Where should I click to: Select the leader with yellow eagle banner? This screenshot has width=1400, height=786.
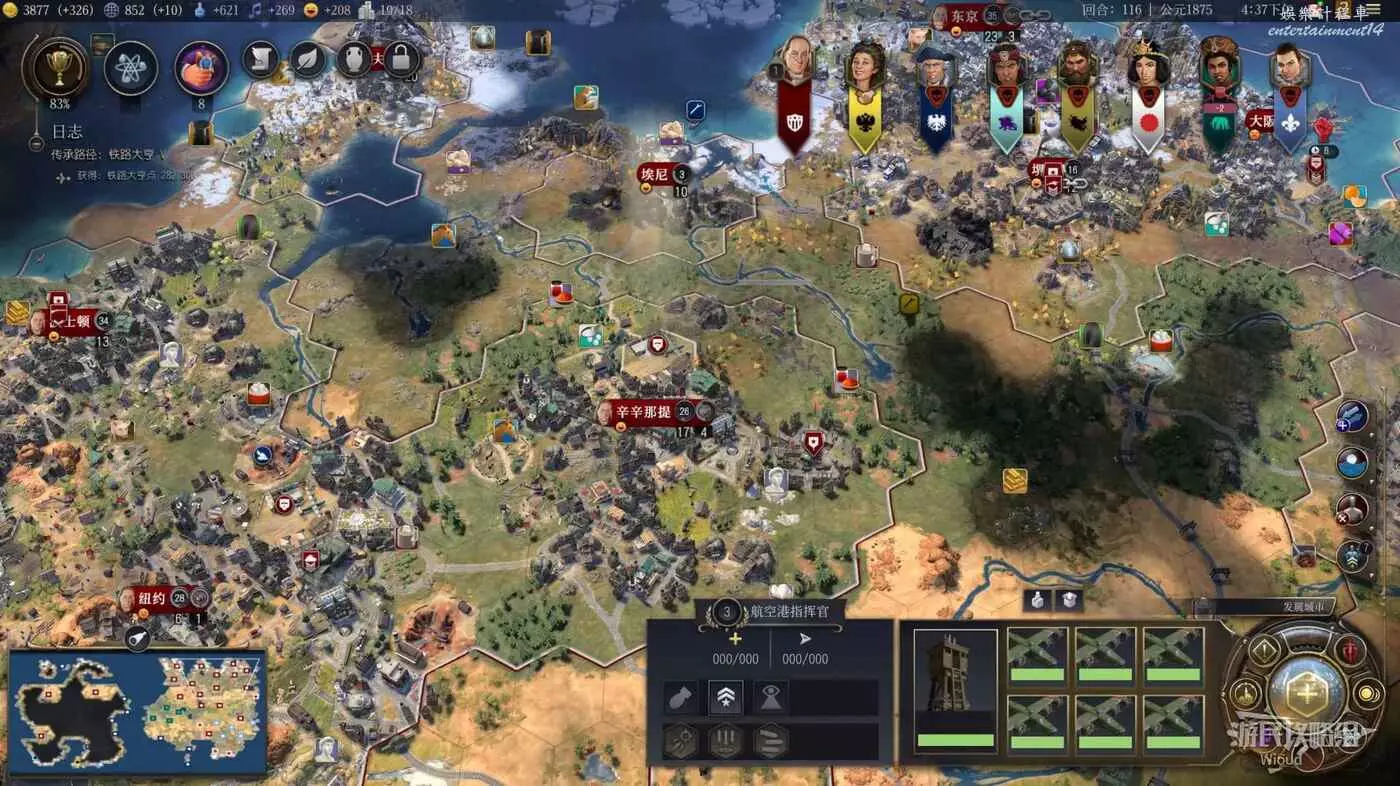[x=864, y=68]
